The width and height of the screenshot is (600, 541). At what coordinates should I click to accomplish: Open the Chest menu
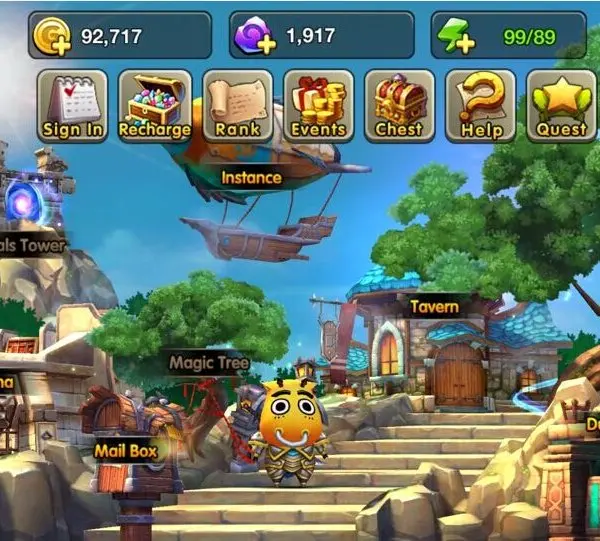click(399, 106)
